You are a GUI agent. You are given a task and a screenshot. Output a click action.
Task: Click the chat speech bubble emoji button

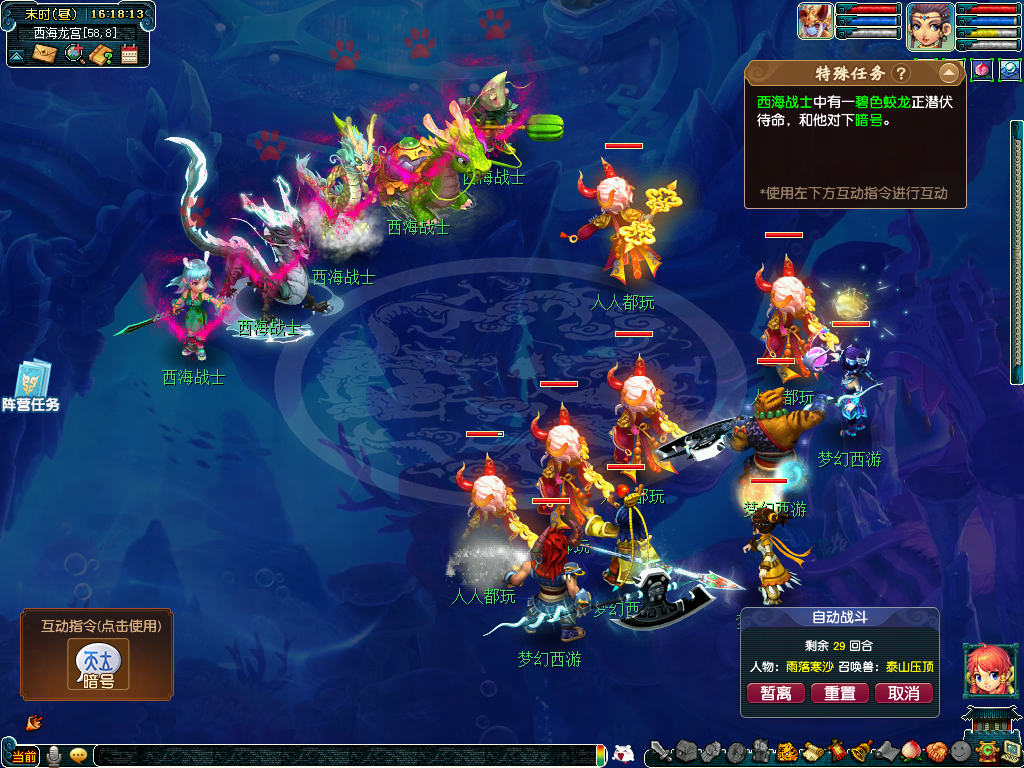click(78, 755)
